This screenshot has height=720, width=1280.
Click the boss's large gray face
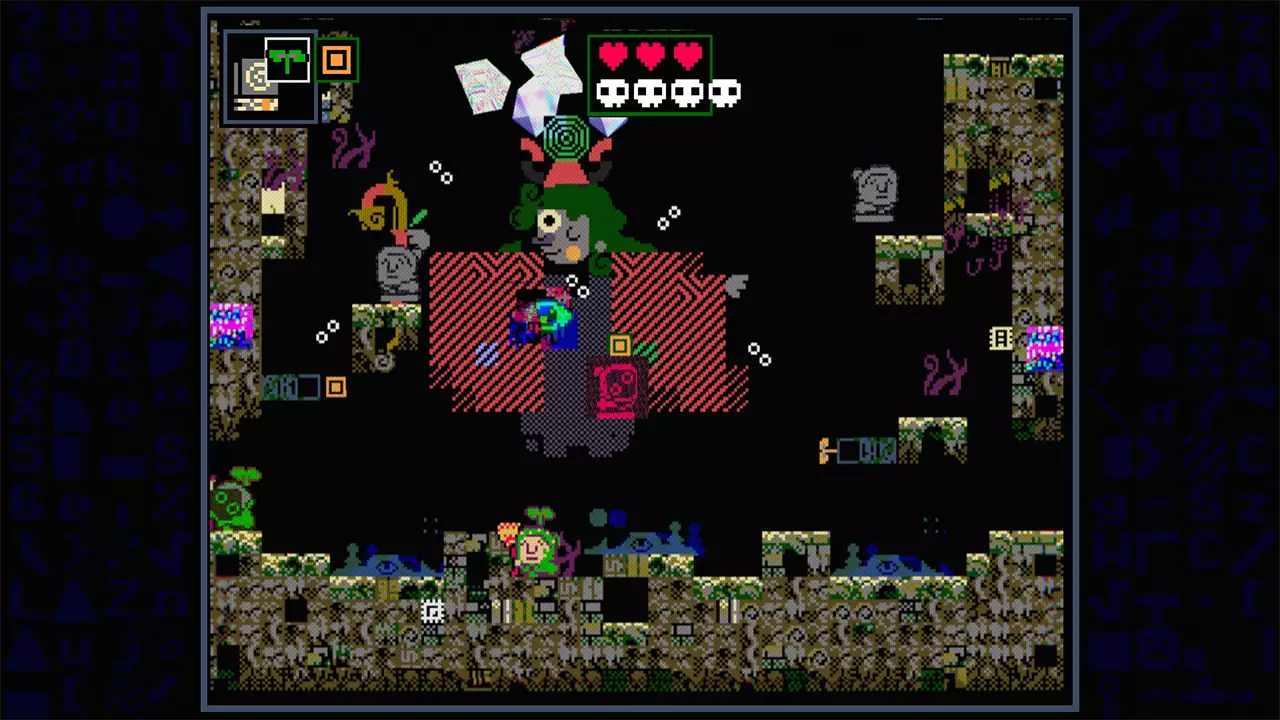point(560,230)
